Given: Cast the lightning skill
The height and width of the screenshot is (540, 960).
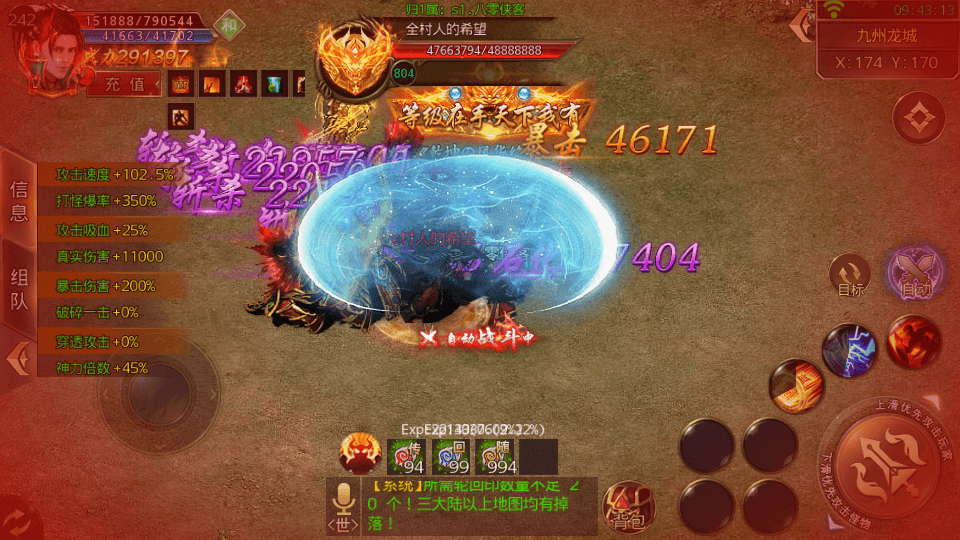Looking at the screenshot, I should click(x=849, y=351).
